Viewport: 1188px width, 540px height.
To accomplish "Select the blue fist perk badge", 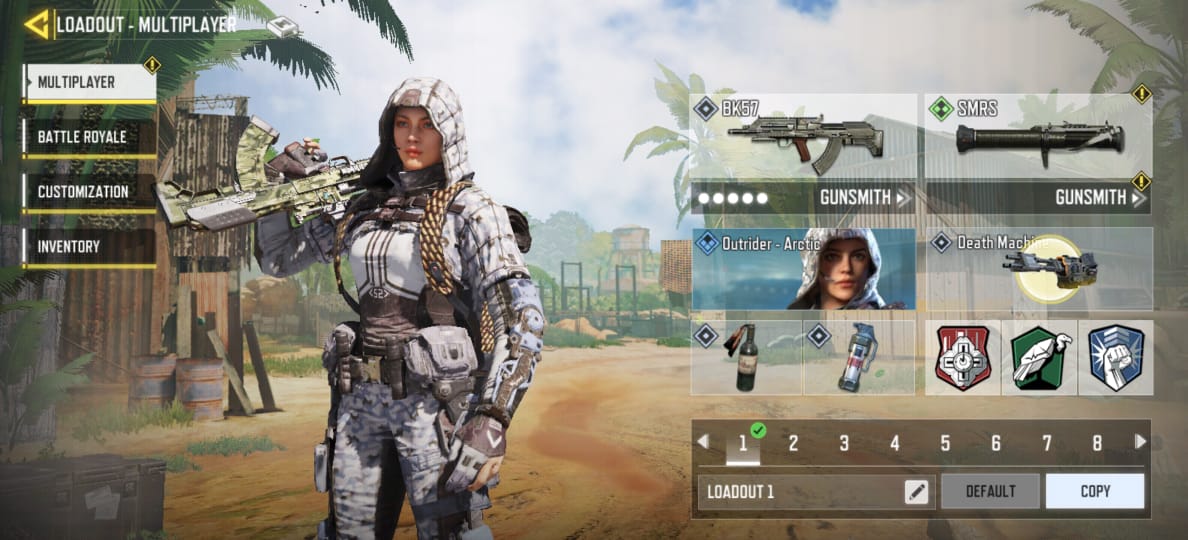I will click(1115, 358).
